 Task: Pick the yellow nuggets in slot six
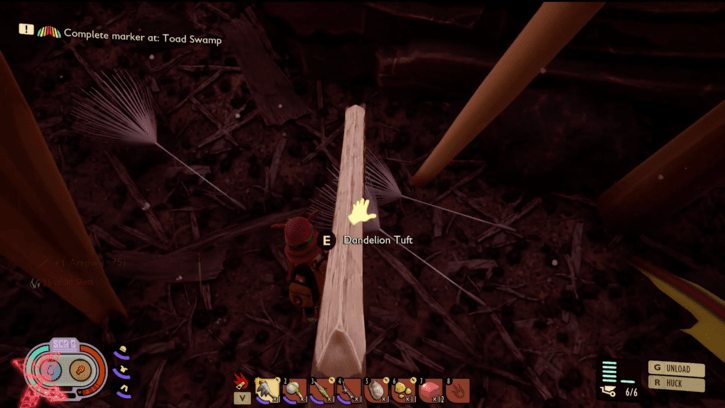[403, 390]
